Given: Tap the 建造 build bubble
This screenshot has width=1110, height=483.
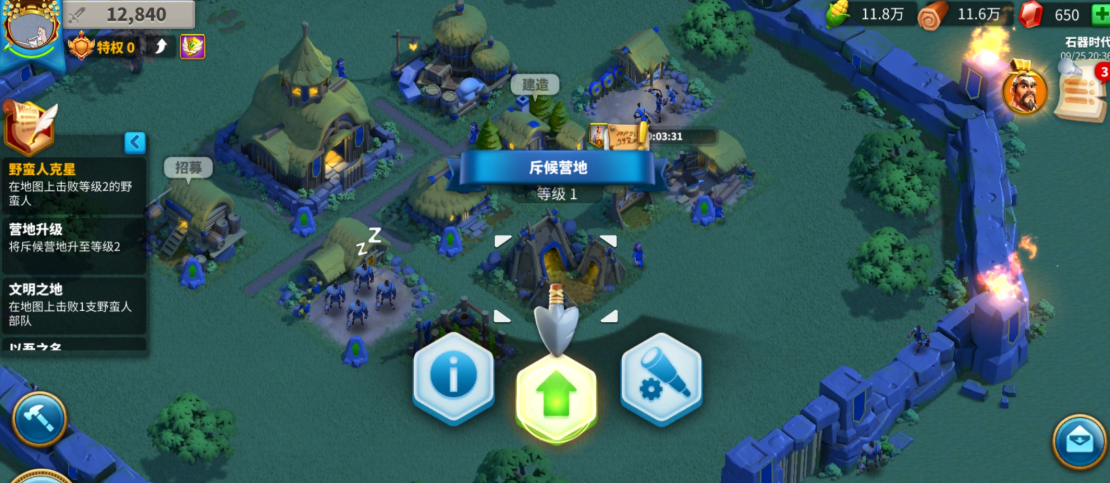Looking at the screenshot, I should (x=535, y=85).
